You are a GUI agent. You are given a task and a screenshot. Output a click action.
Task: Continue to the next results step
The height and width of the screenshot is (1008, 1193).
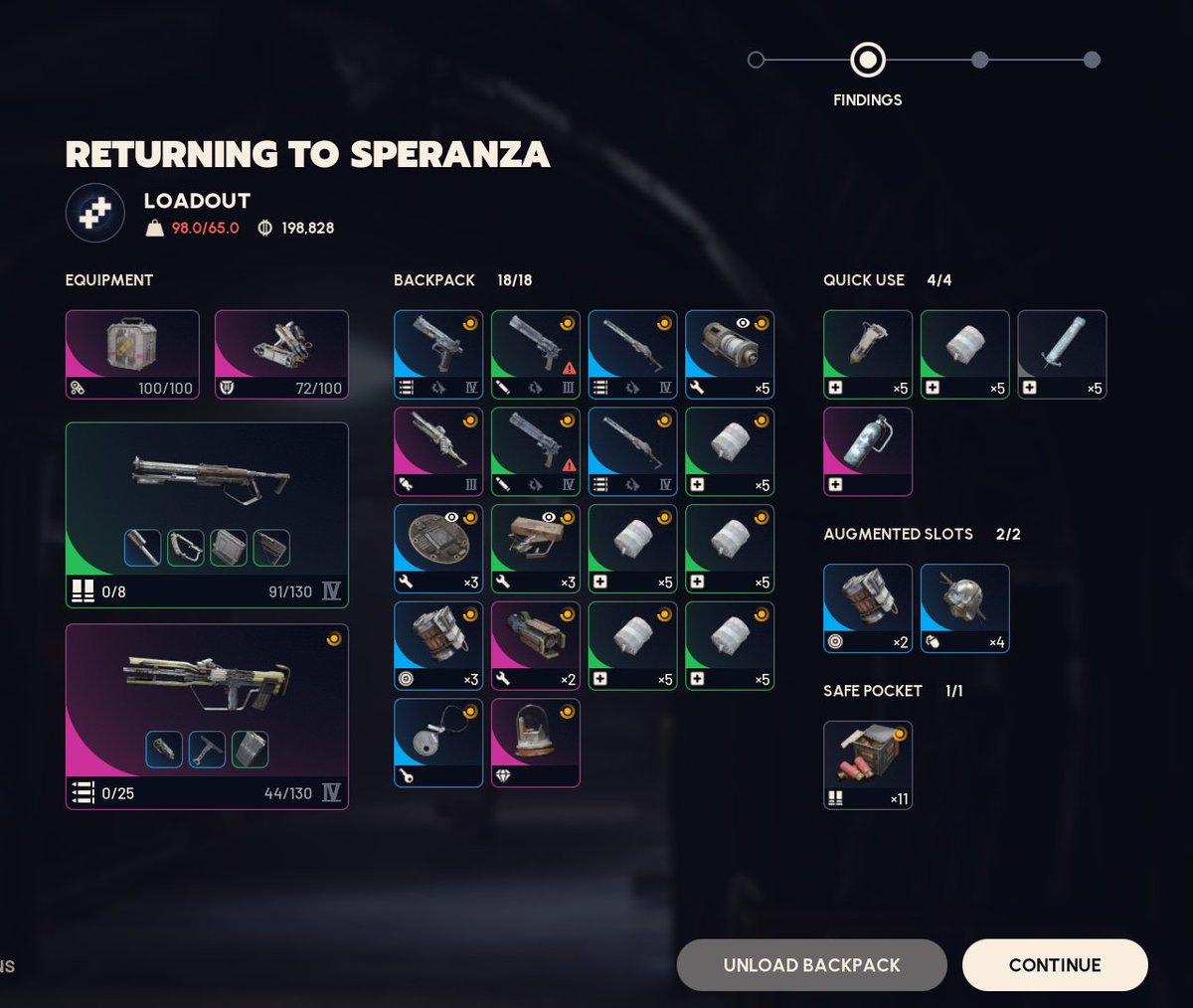[1054, 964]
